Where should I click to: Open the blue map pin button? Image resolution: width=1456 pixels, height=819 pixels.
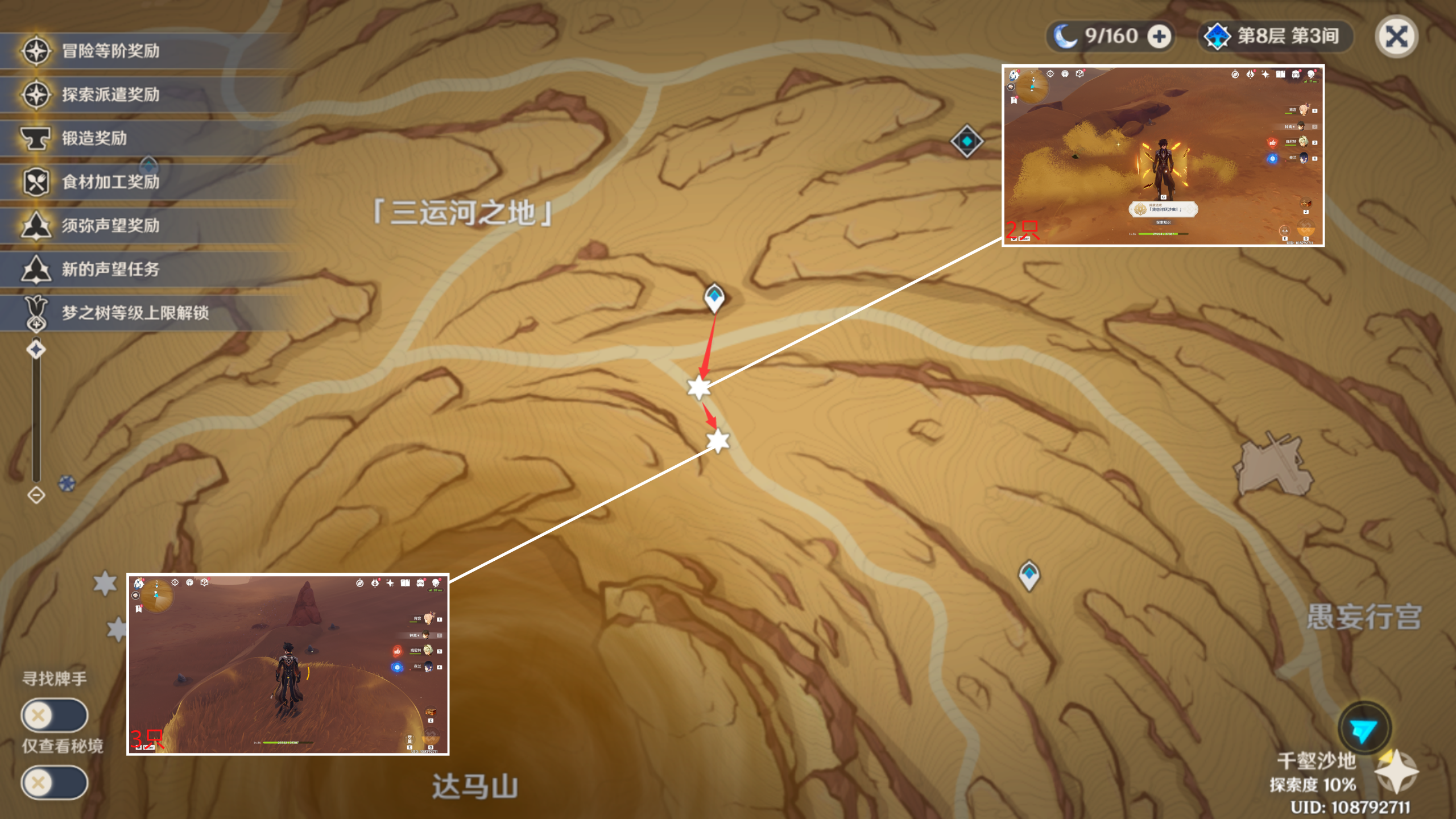1363,730
